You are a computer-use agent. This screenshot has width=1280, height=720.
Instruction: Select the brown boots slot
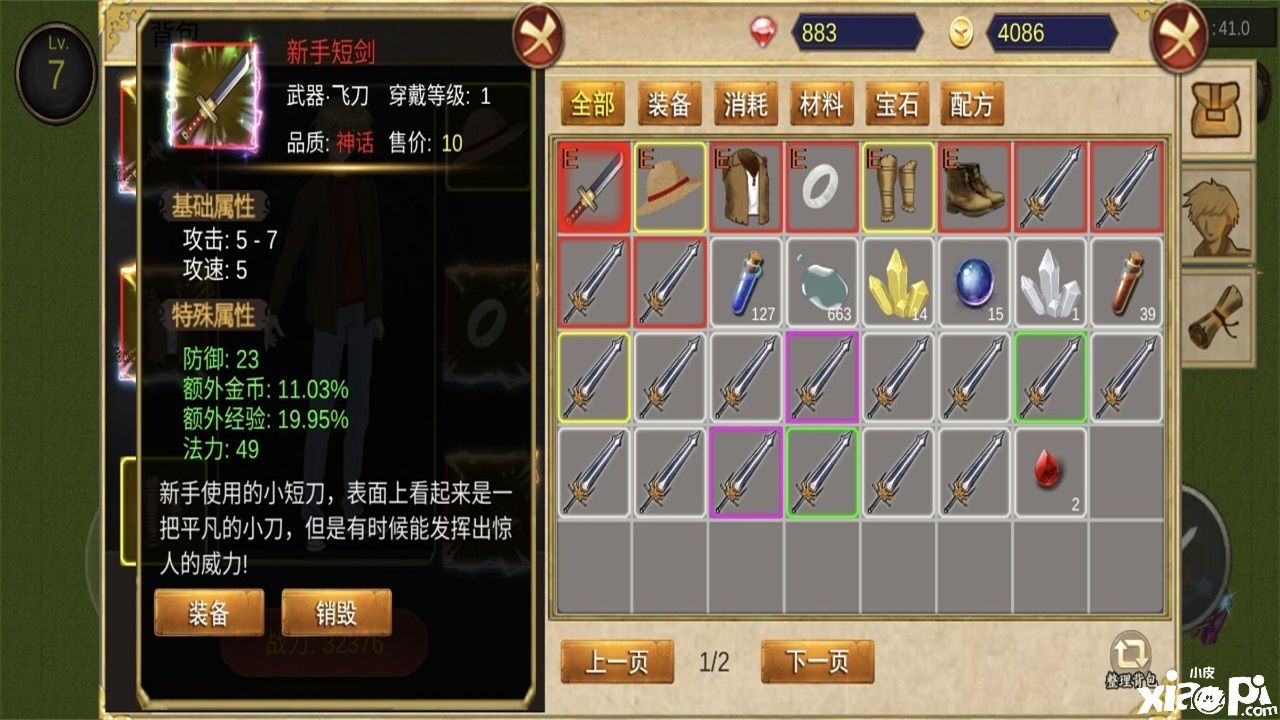[x=974, y=187]
